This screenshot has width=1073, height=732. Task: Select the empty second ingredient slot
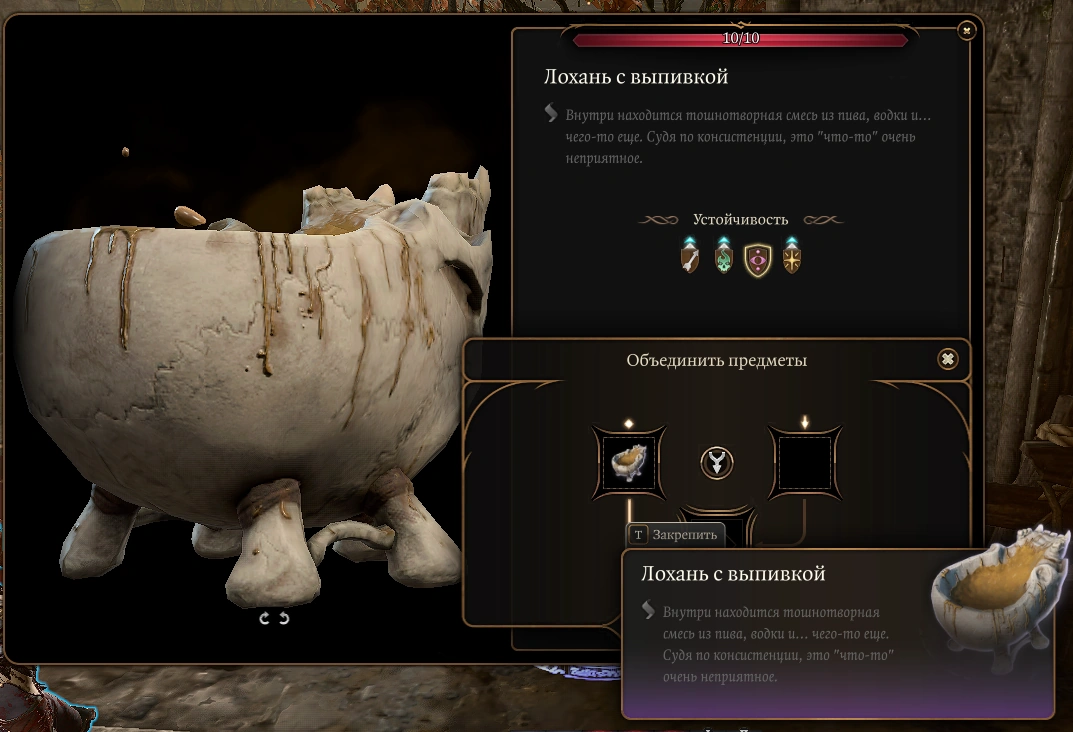tap(805, 462)
